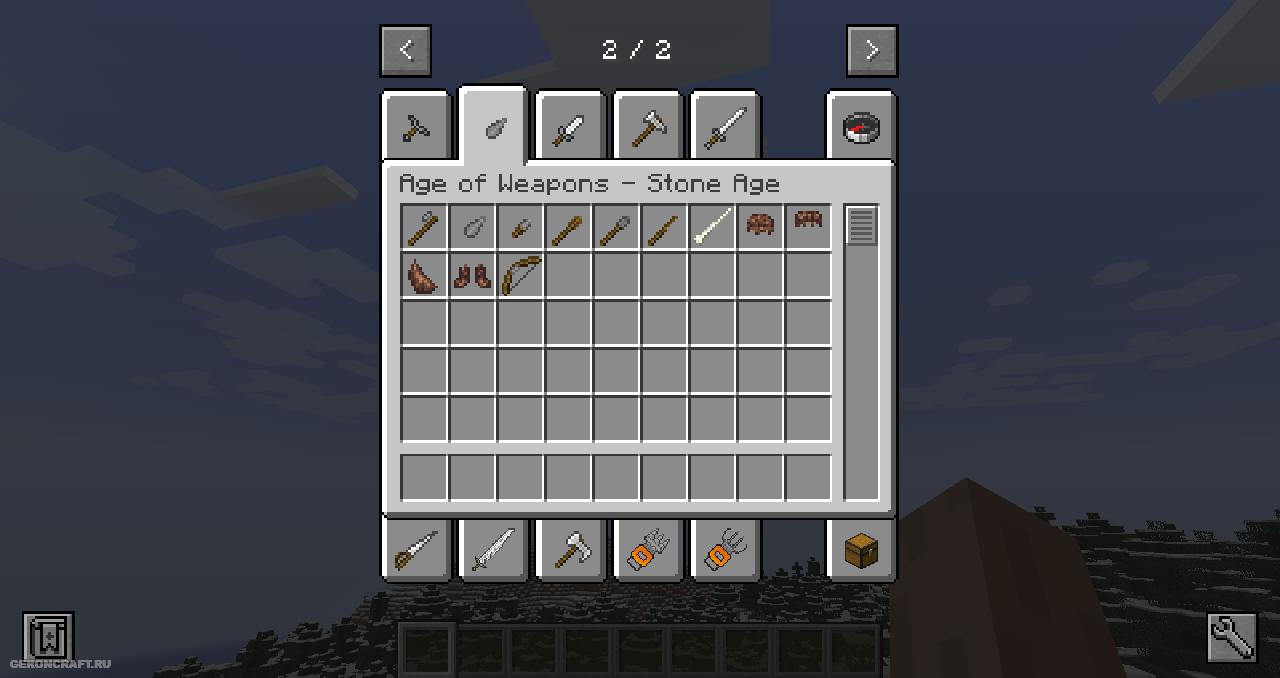The height and width of the screenshot is (678, 1280).
Task: Go to the previous creative tab page
Action: click(405, 51)
